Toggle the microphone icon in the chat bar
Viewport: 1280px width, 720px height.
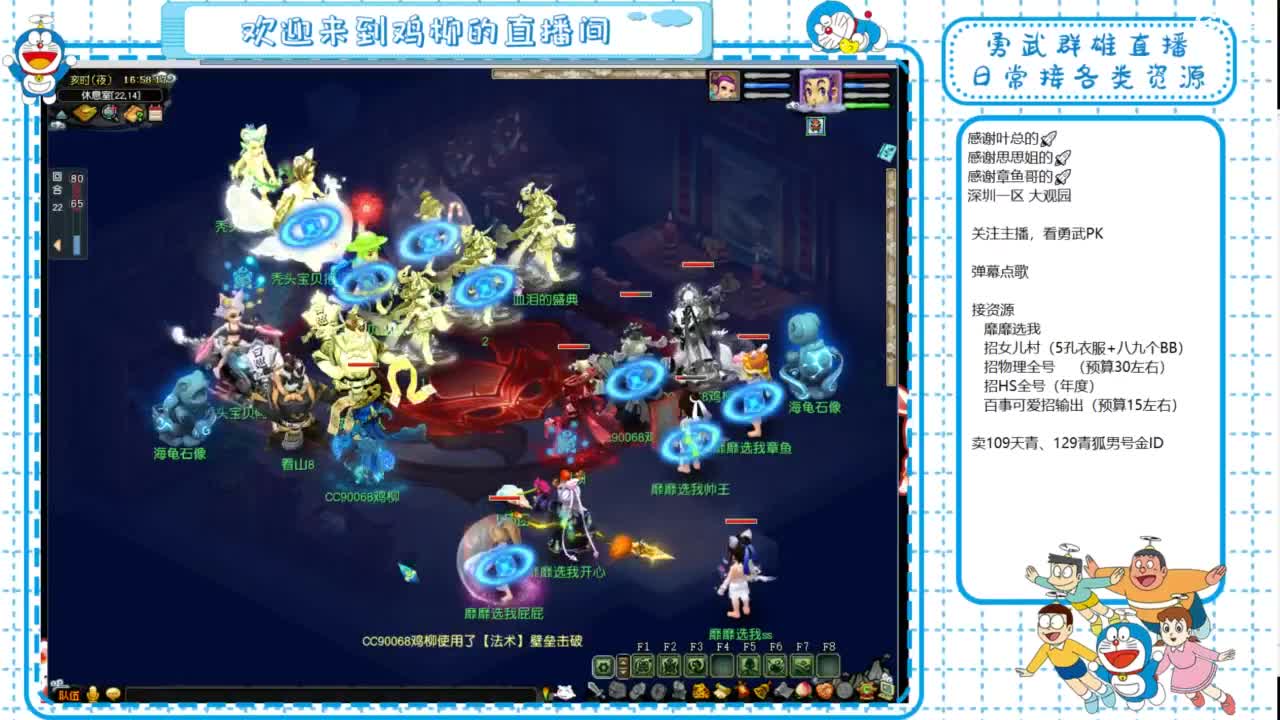92,694
